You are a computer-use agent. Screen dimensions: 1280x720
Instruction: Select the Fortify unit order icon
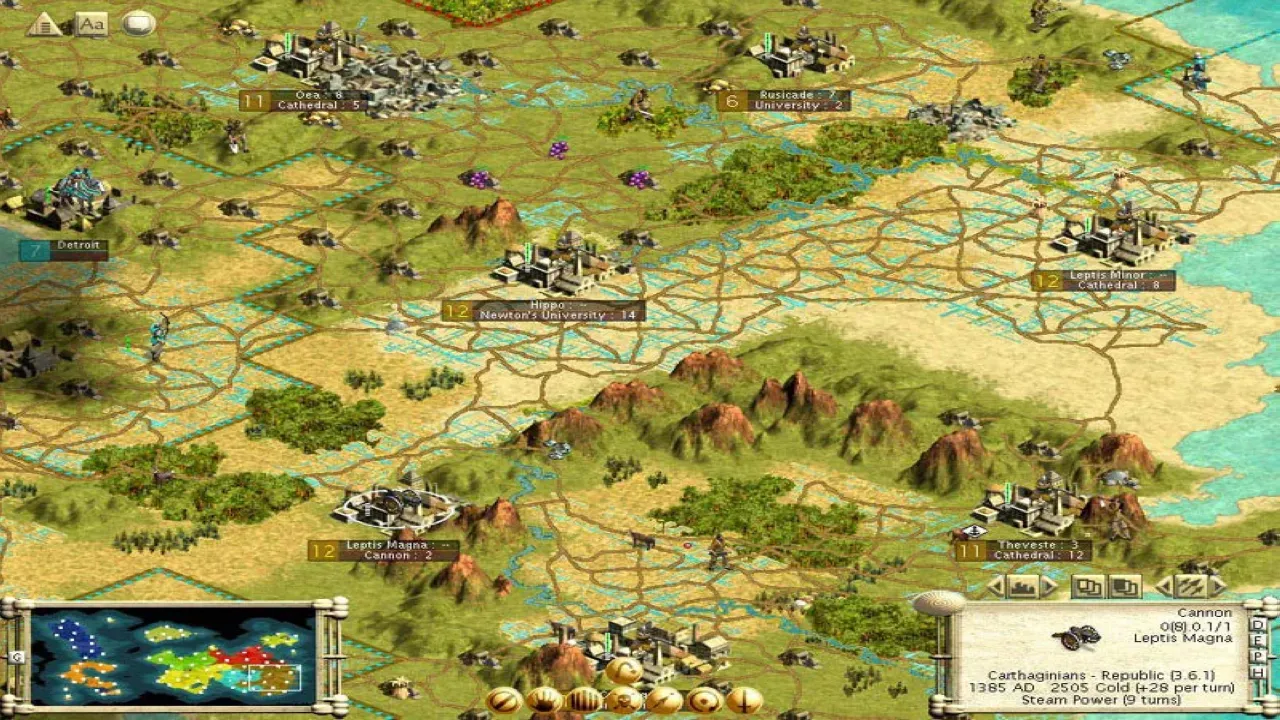(x=582, y=700)
